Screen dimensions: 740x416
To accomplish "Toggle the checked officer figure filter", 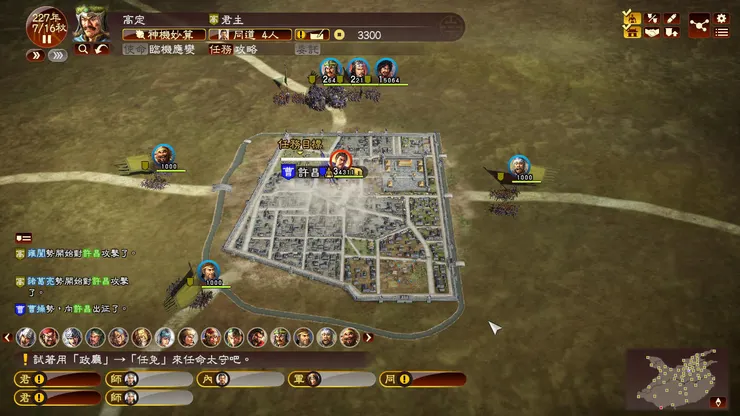I will coord(632,16).
